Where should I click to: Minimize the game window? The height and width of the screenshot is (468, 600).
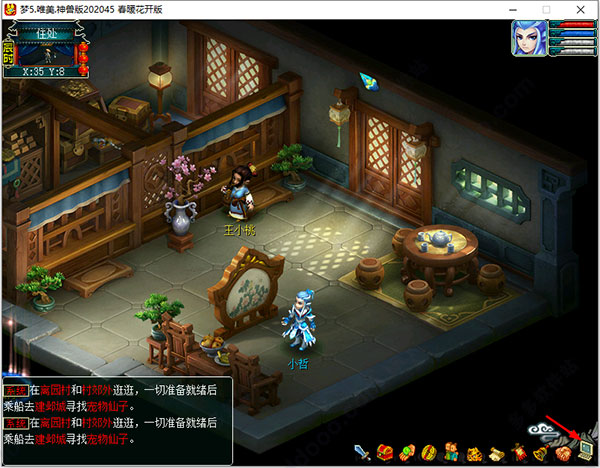(518, 9)
